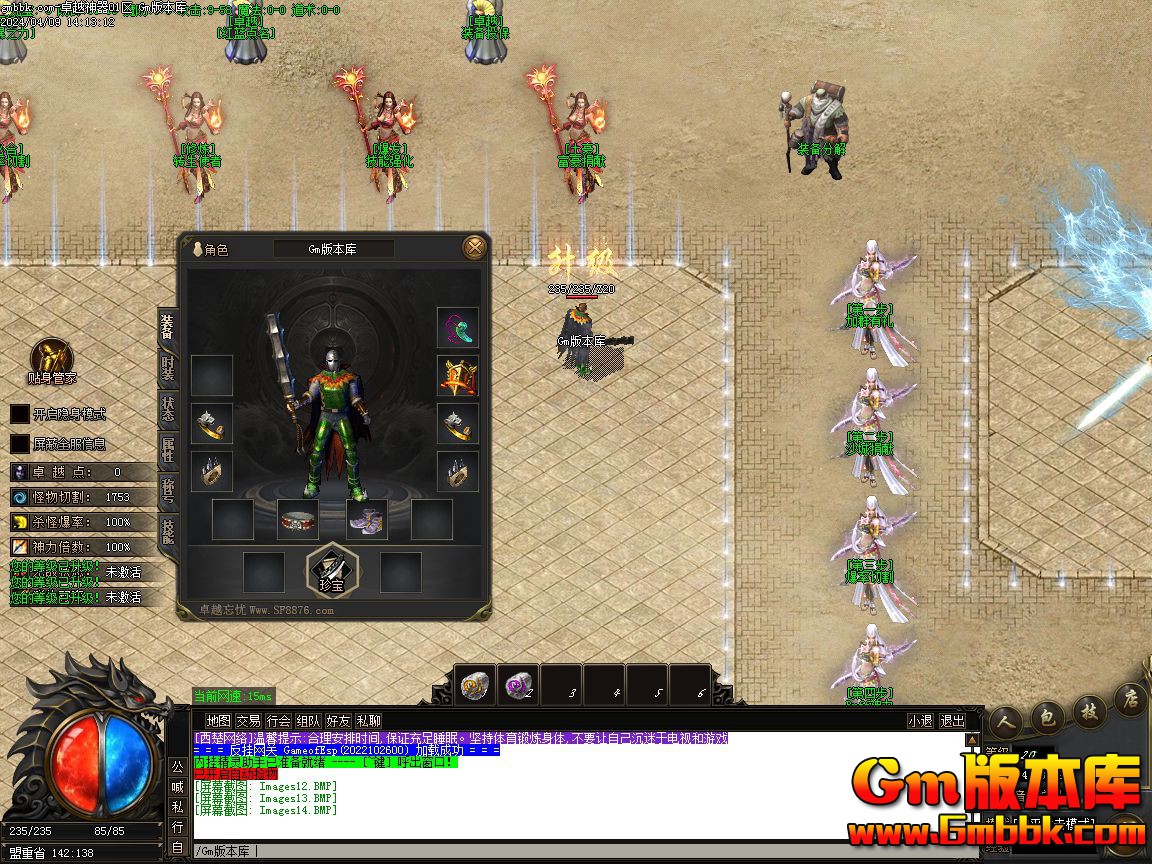1152x864 pixels.
Task: Select the 称号 title tab
Action: coord(168,490)
